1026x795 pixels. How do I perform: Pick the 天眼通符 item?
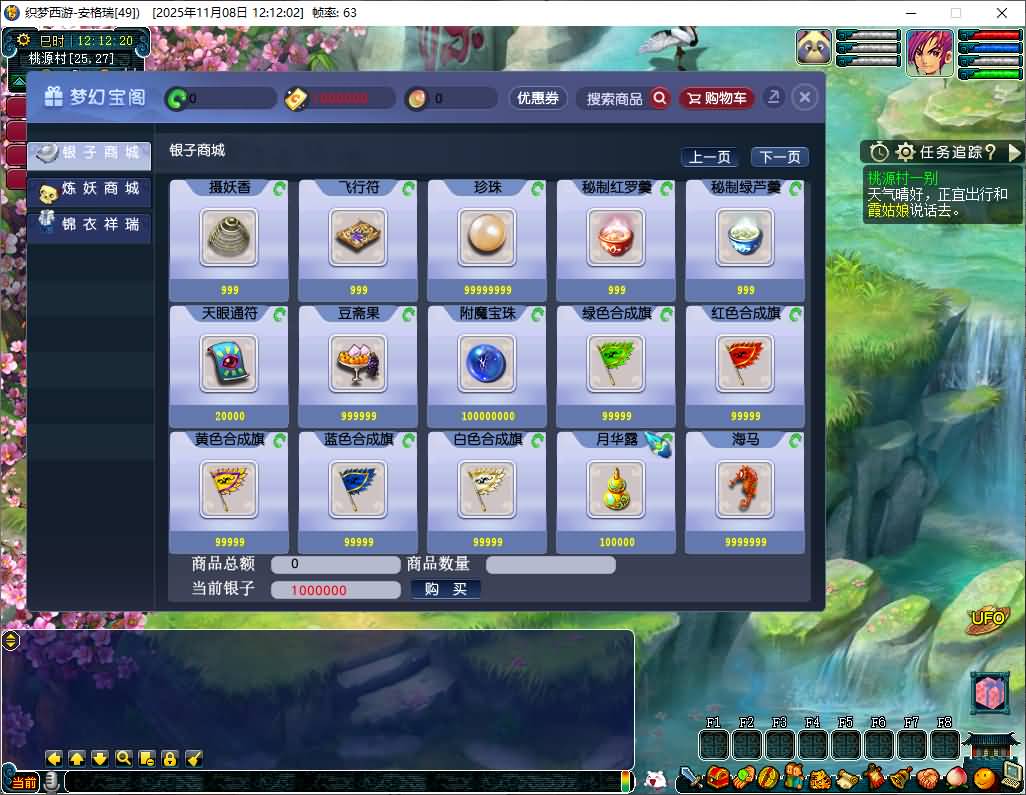(x=229, y=363)
